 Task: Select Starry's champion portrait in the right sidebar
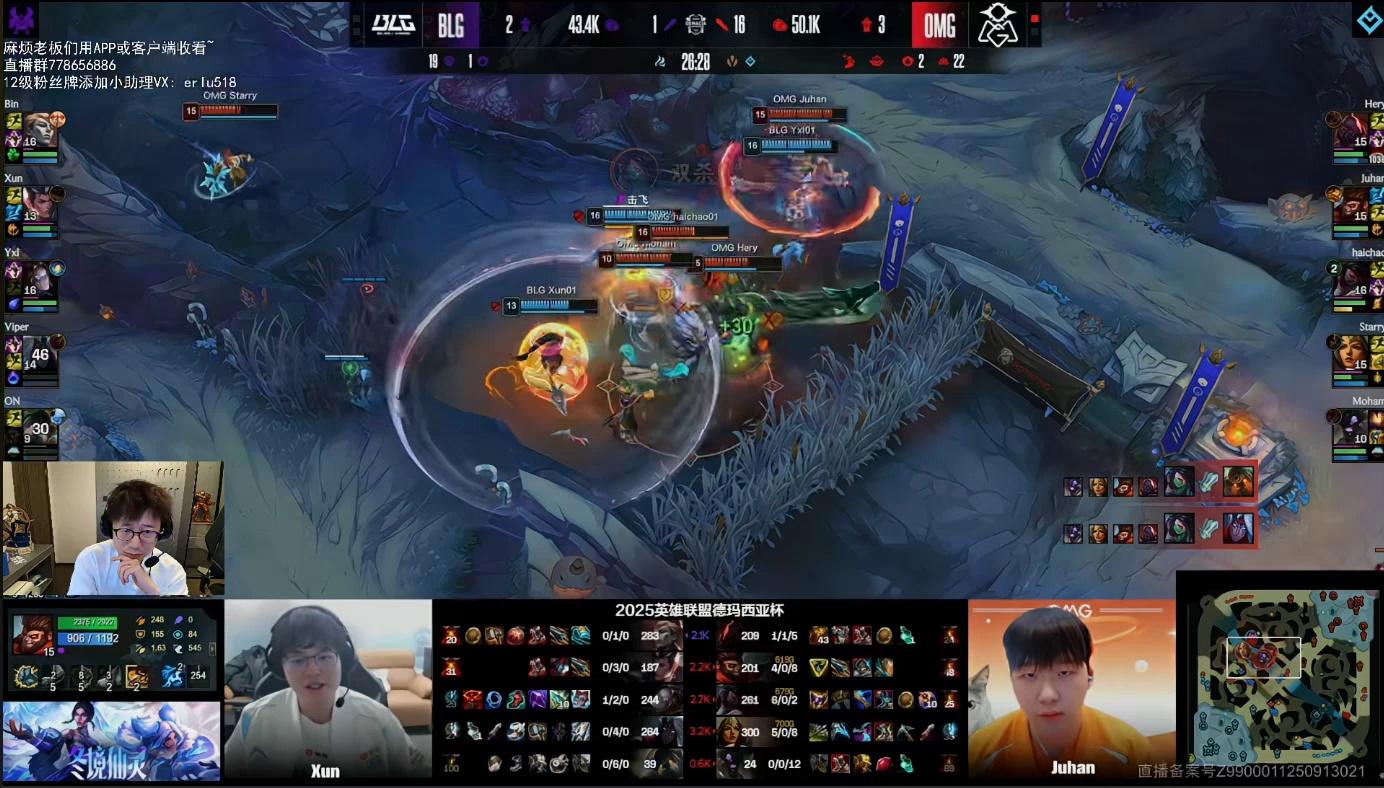click(1350, 352)
